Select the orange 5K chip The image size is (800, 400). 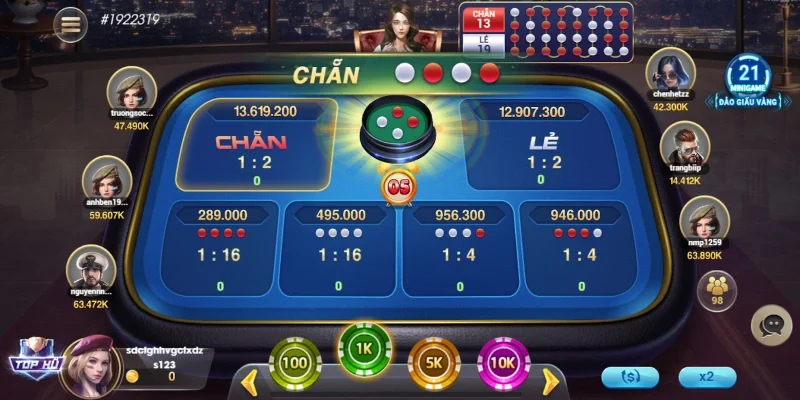click(434, 363)
